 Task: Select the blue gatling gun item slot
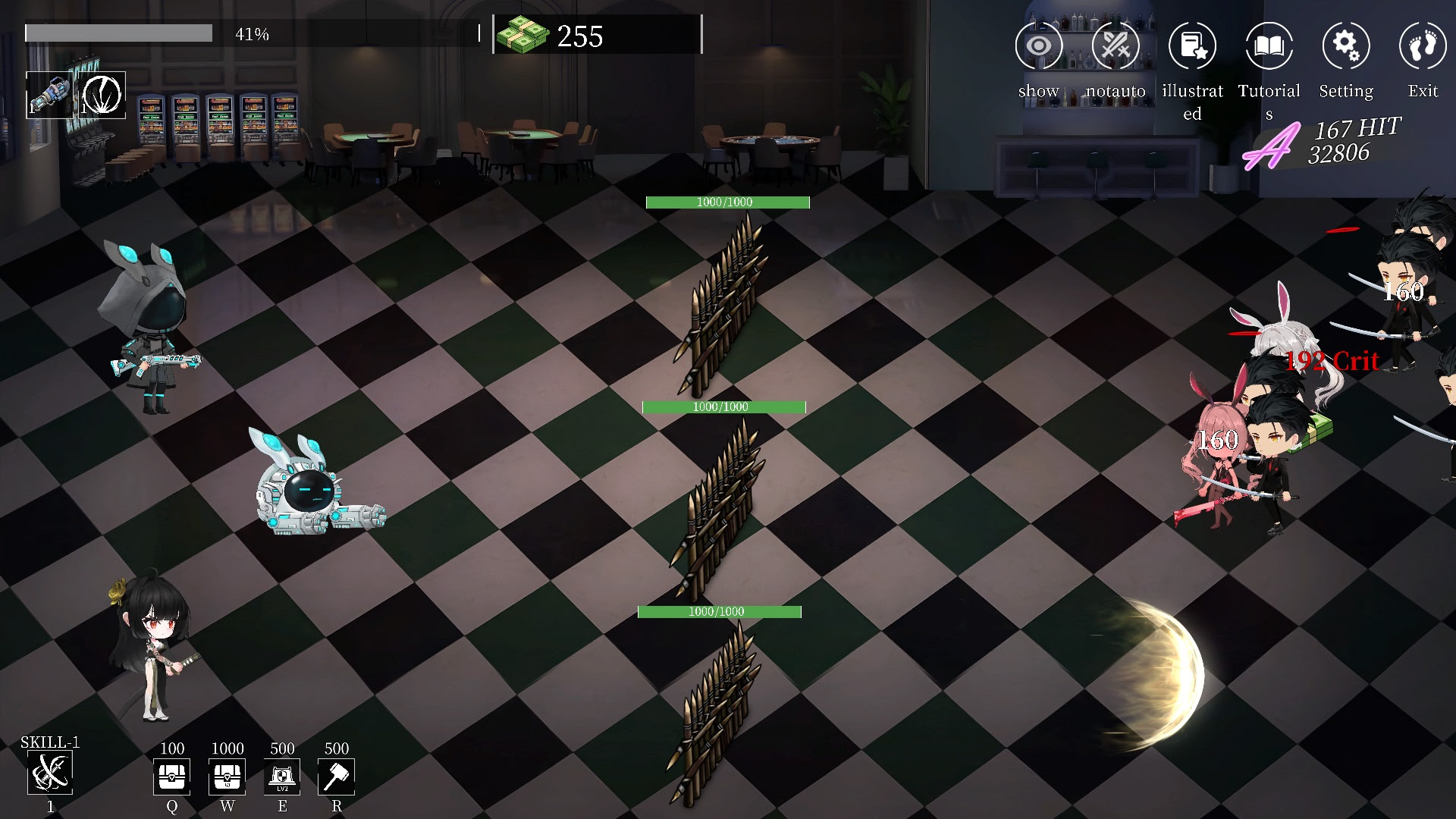point(50,96)
